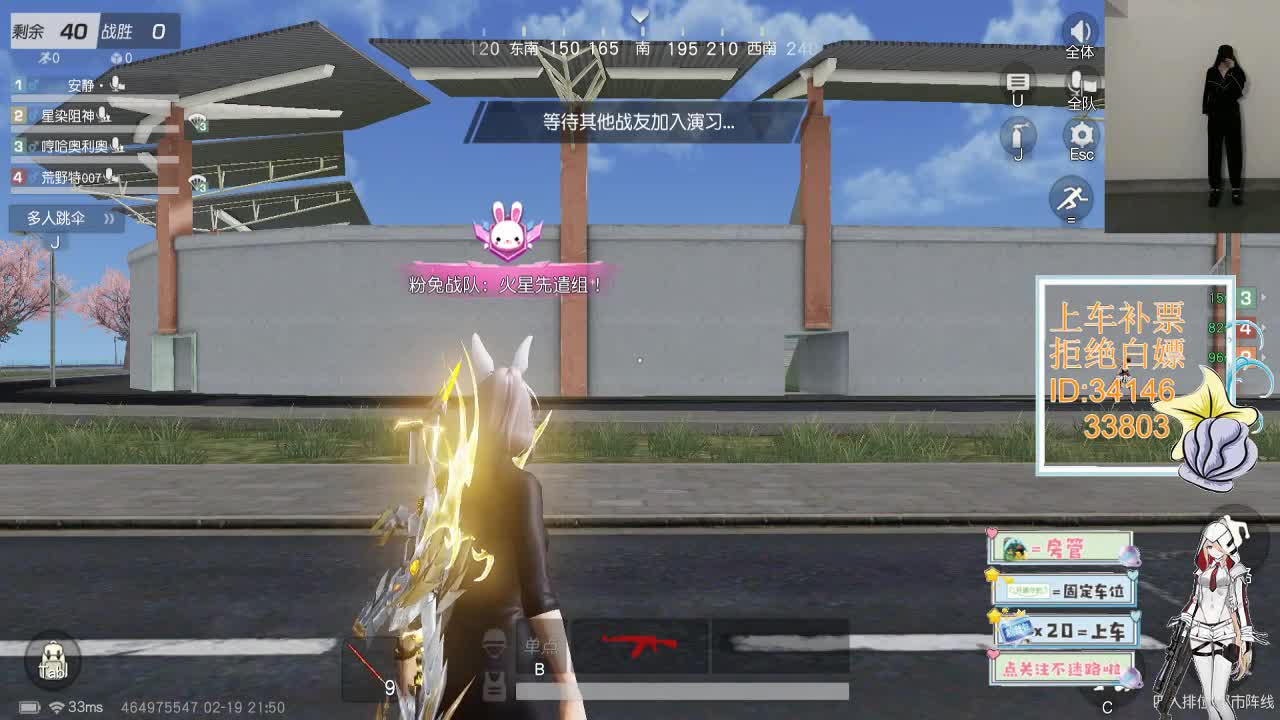Expand 多人跳伞 via the double chevron

109,218
